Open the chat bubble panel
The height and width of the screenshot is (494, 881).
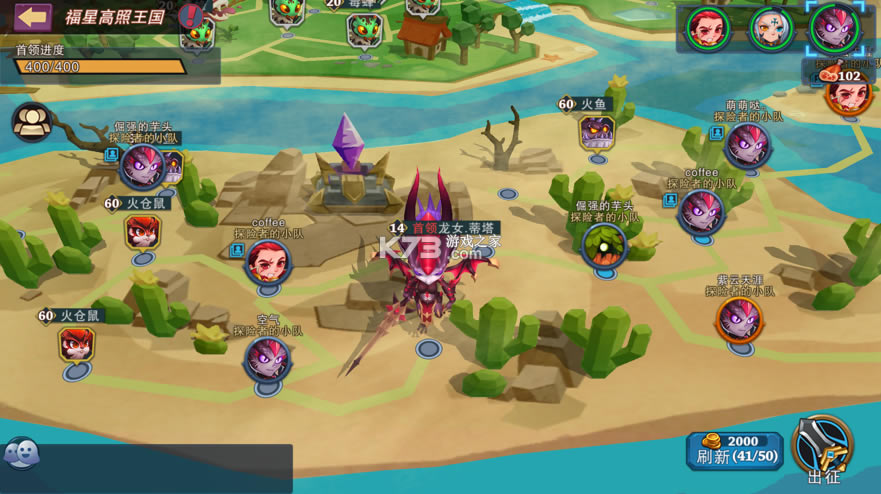[x=21, y=454]
